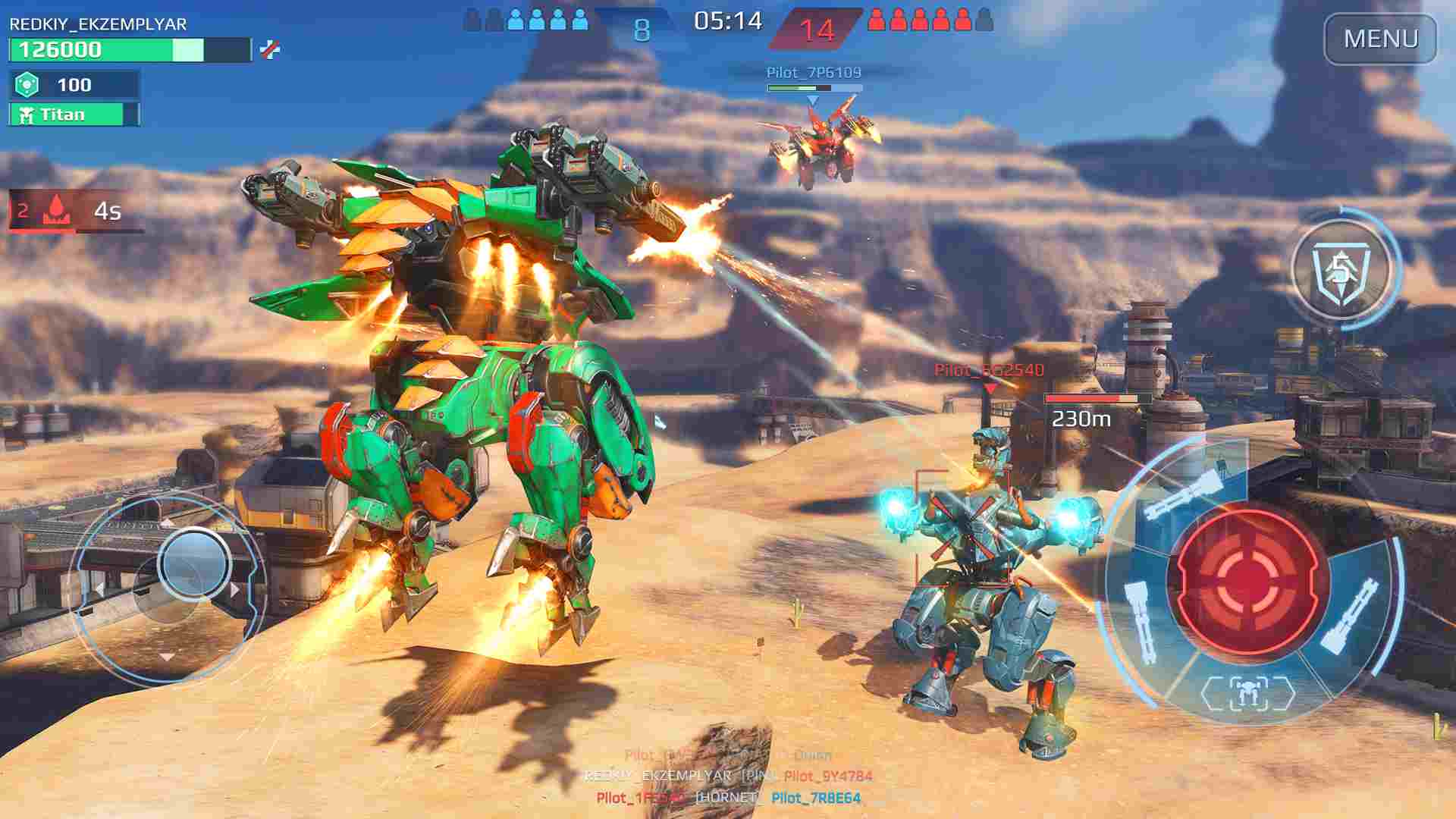This screenshot has width=1456, height=819.
Task: Use the repair unit ability showing 4s cooldown
Action: (70, 212)
